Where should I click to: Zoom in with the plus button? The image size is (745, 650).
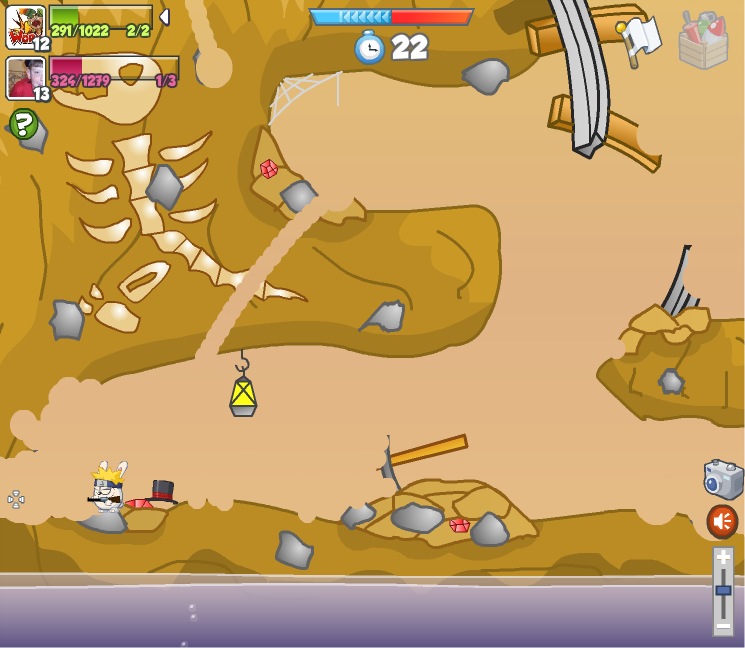tap(723, 558)
